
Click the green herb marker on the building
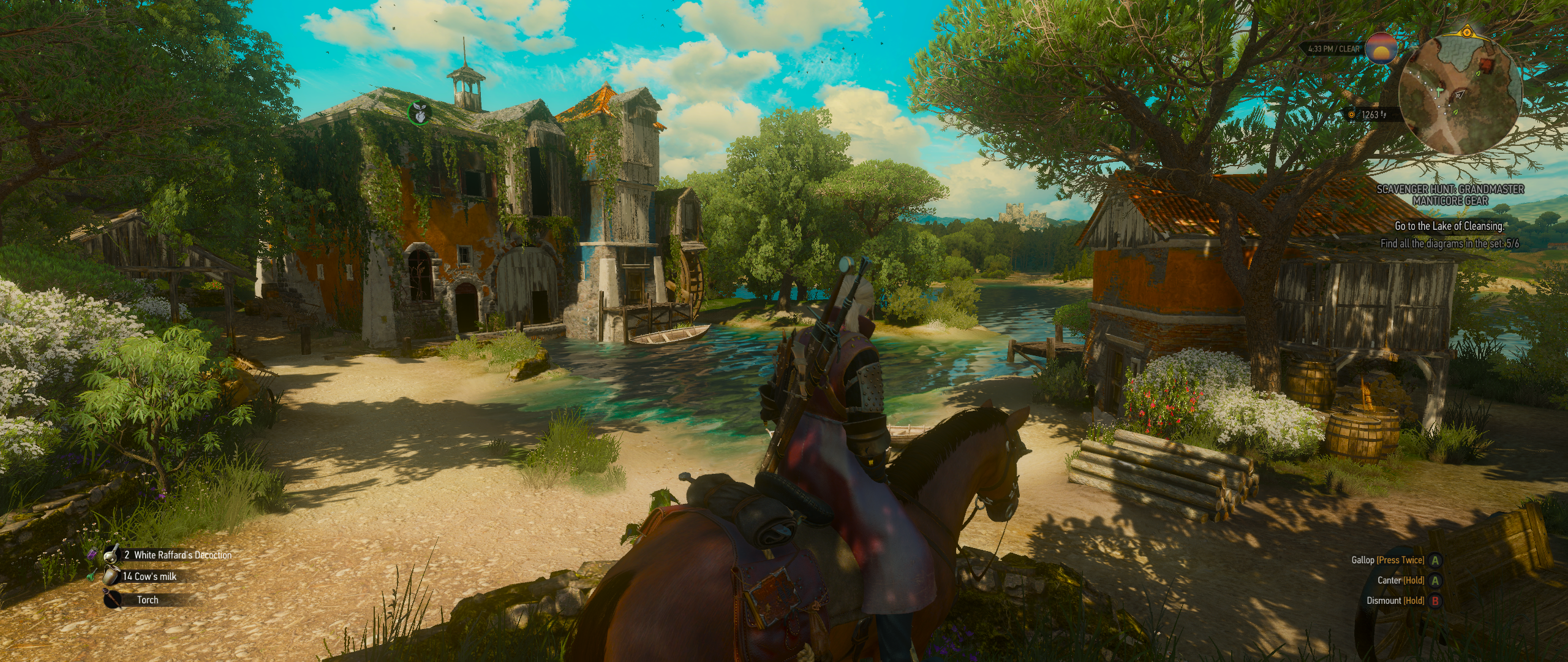click(x=419, y=112)
